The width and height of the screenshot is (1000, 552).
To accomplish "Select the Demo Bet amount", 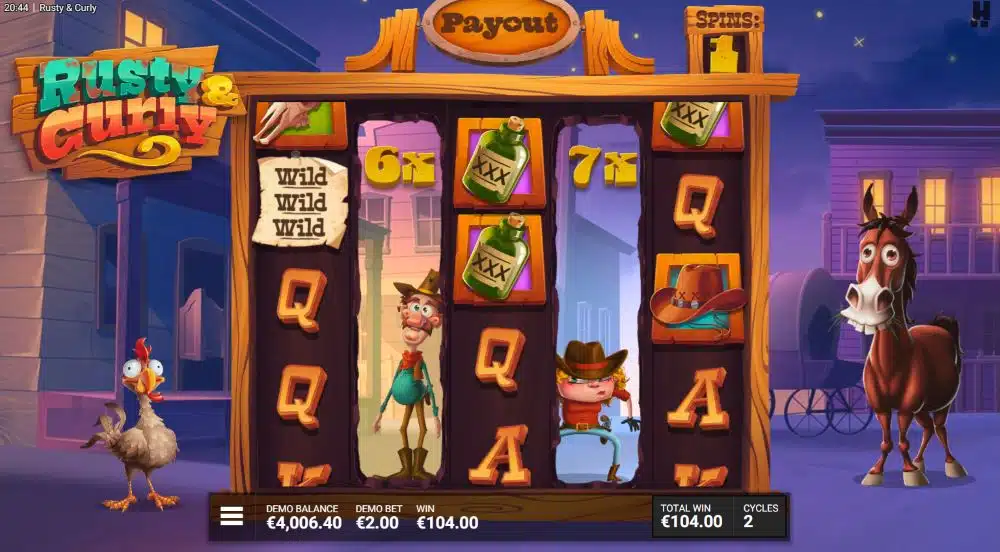I will pos(377,522).
